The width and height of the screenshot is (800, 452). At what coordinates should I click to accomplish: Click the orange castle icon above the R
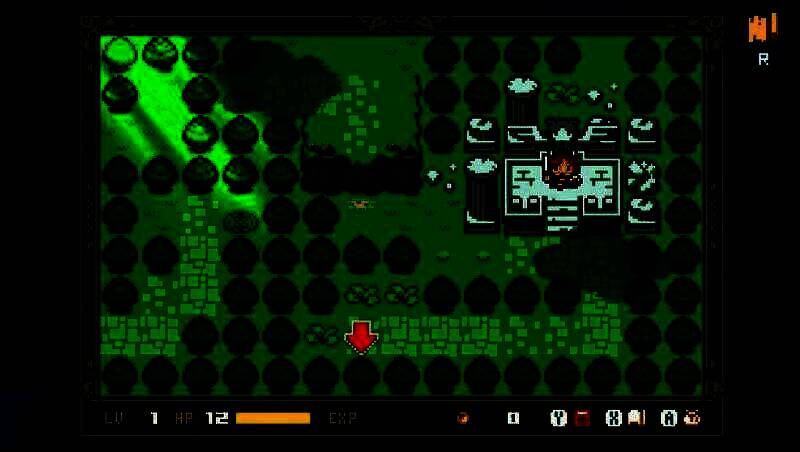pos(762,27)
